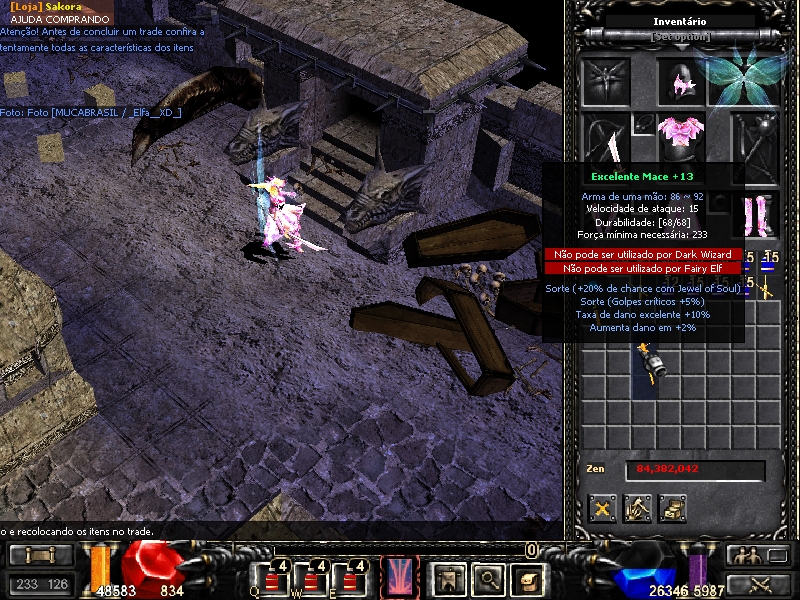Open the active skill selection icon
The image size is (800, 600).
399,577
